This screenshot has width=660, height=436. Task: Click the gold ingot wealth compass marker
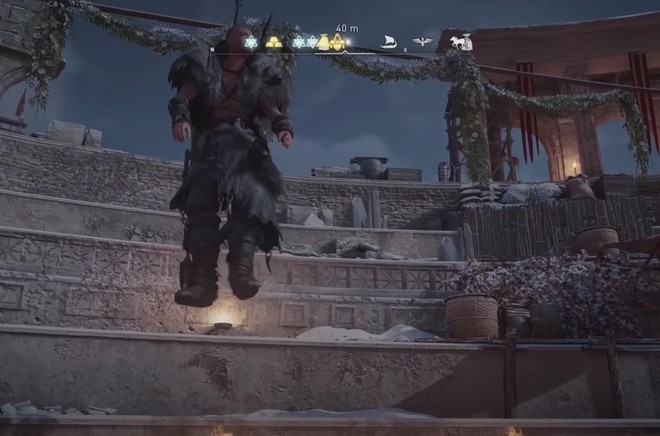(273, 42)
